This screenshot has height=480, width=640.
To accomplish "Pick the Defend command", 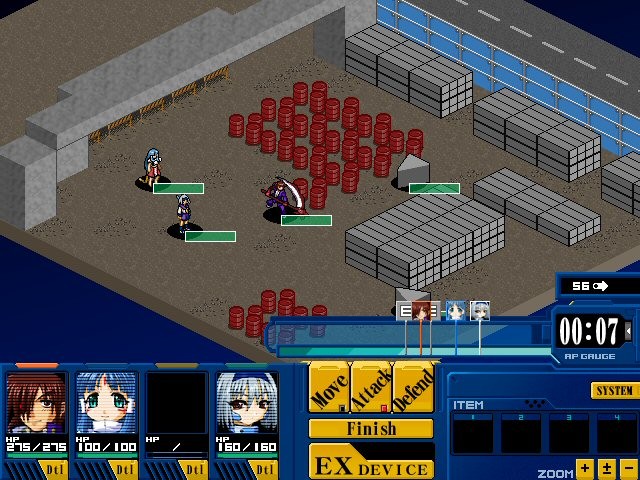I will [x=413, y=388].
